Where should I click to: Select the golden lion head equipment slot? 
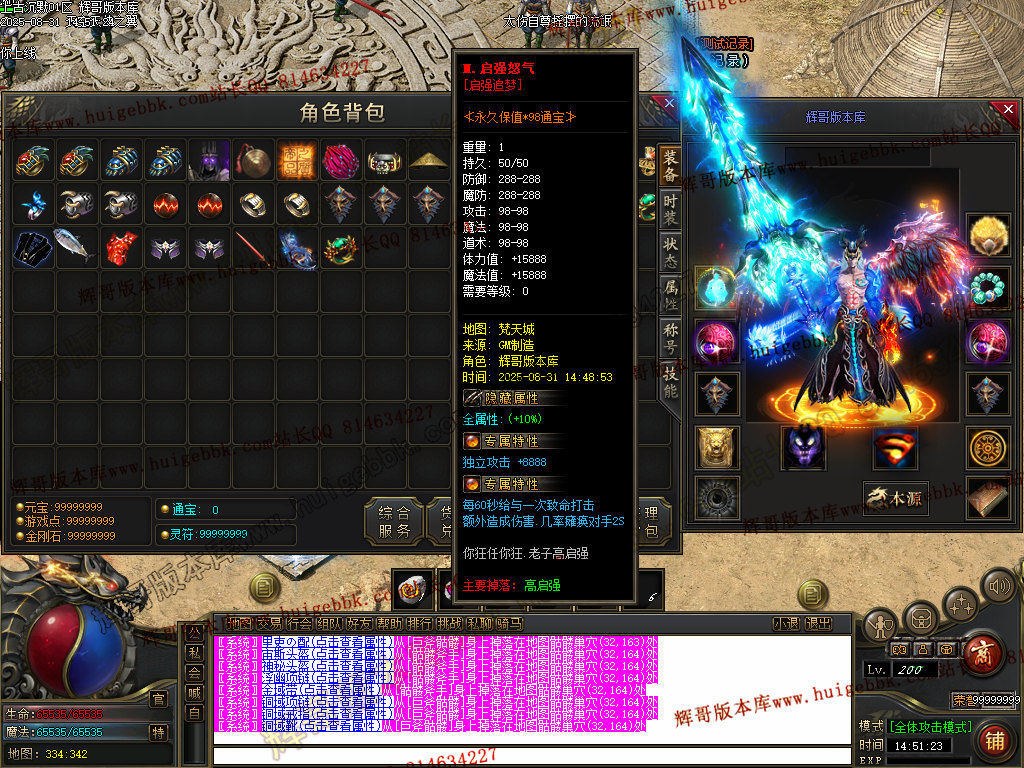click(717, 447)
